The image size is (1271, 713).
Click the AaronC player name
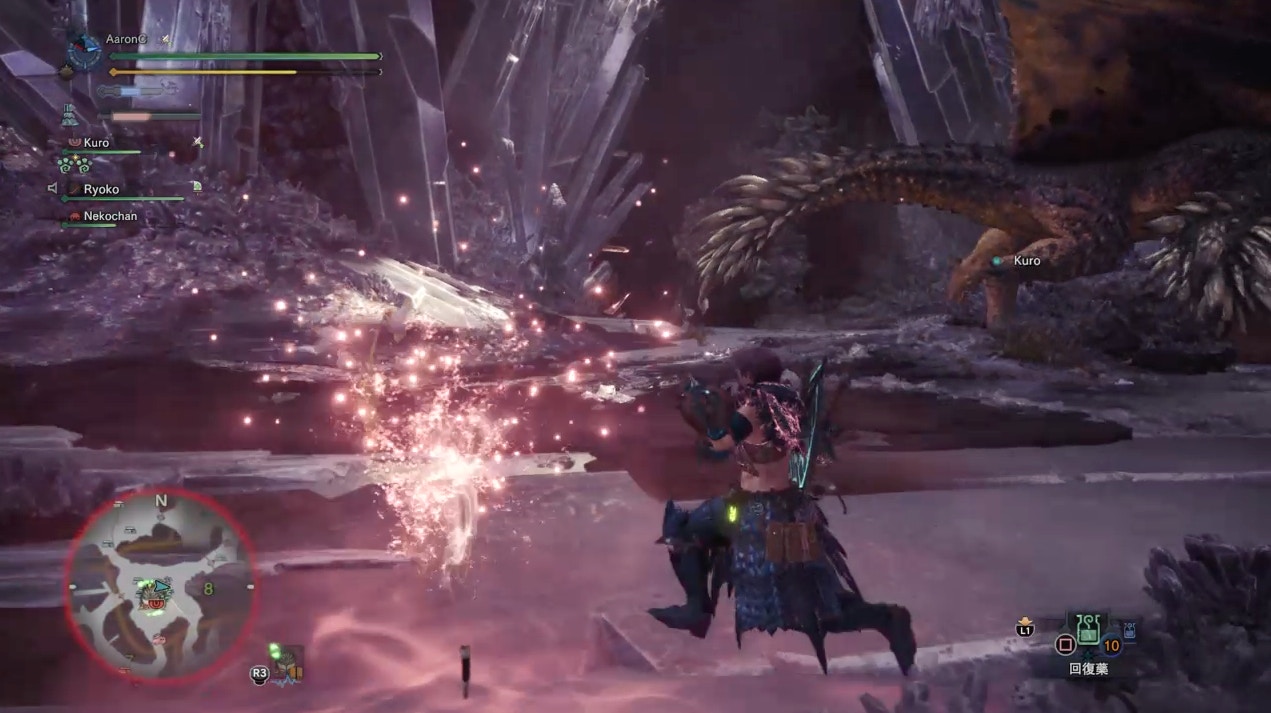click(127, 39)
